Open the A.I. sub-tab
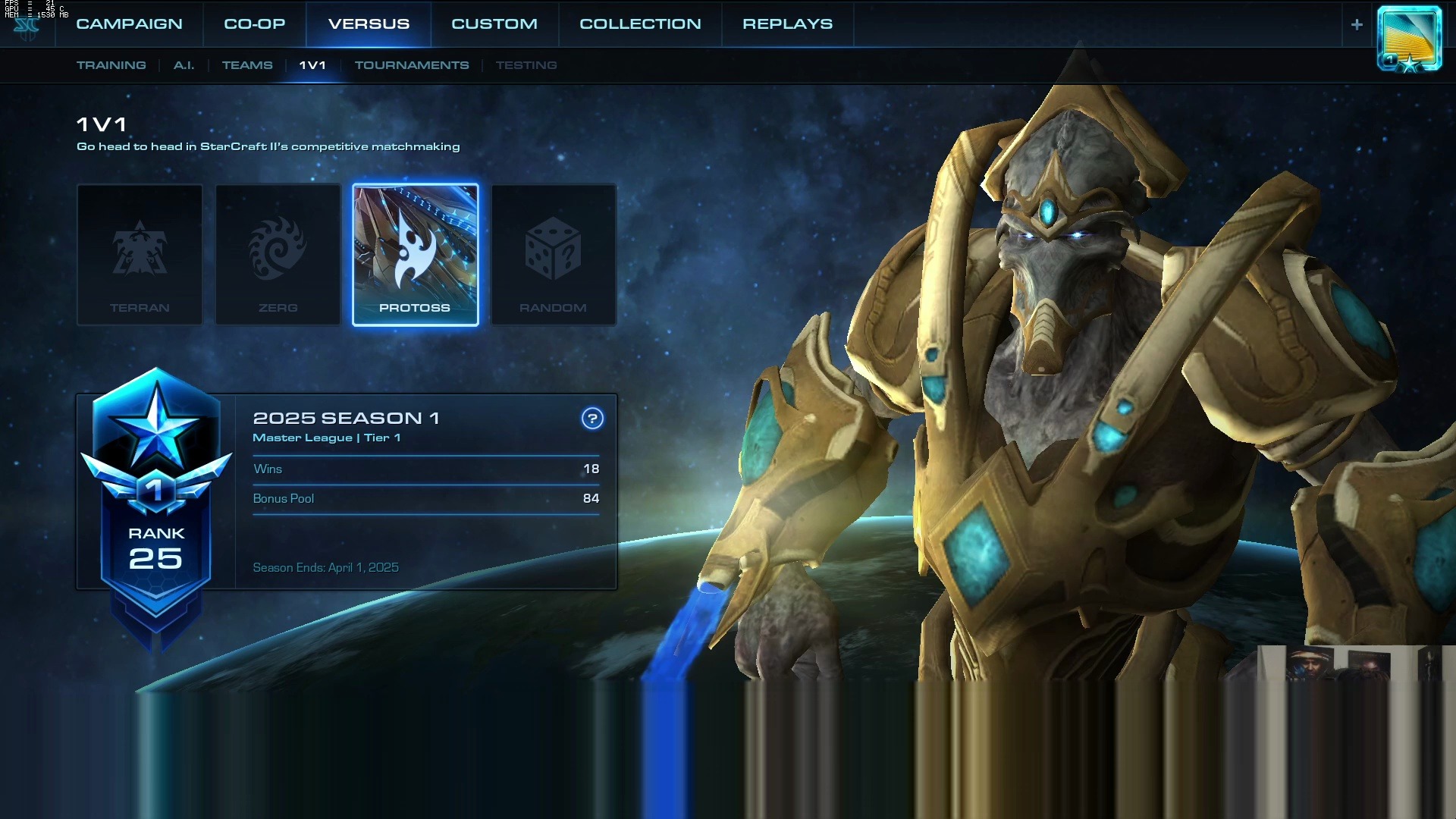The width and height of the screenshot is (1456, 819). point(184,65)
